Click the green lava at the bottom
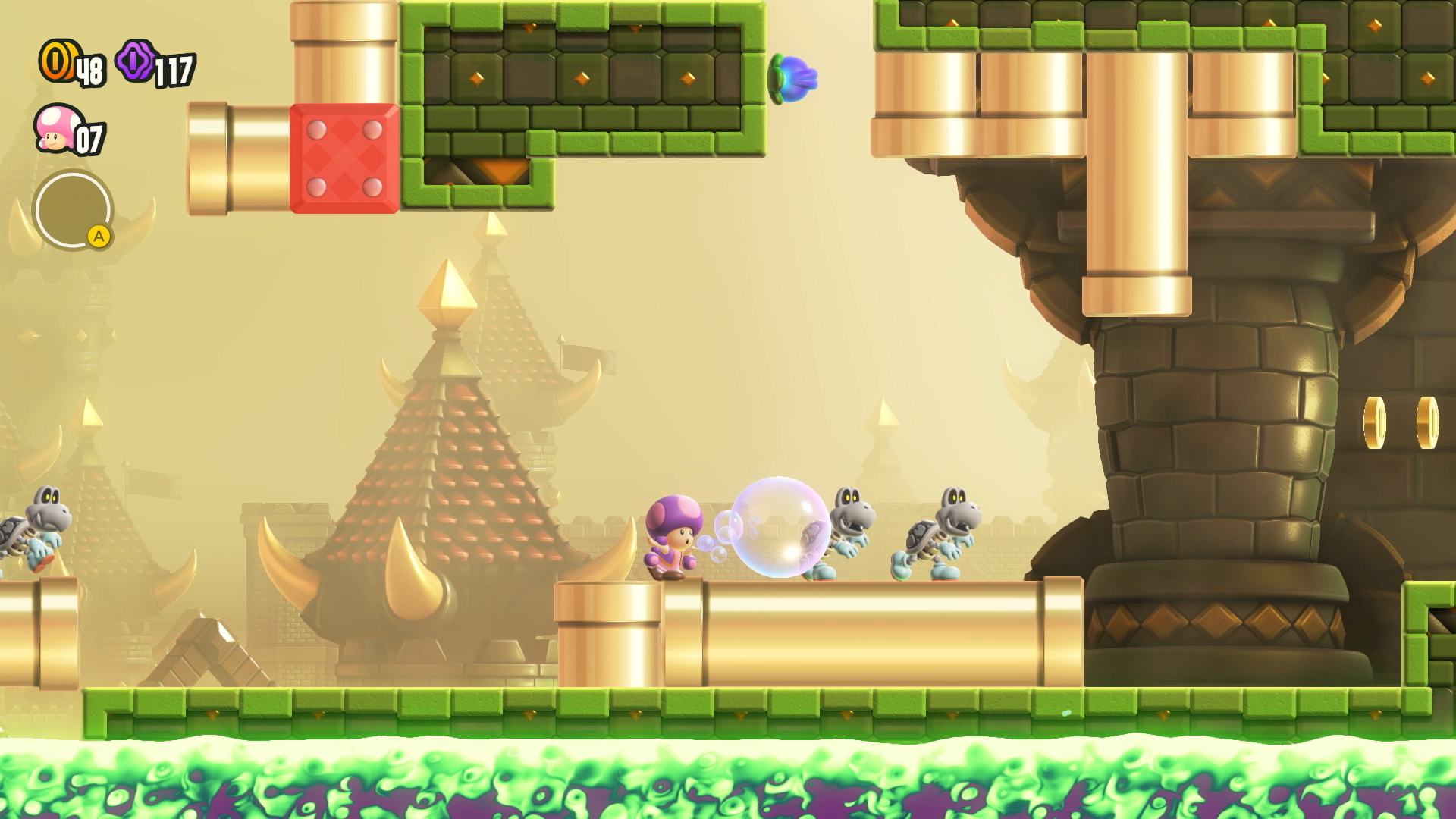Image resolution: width=1456 pixels, height=819 pixels. [728, 781]
